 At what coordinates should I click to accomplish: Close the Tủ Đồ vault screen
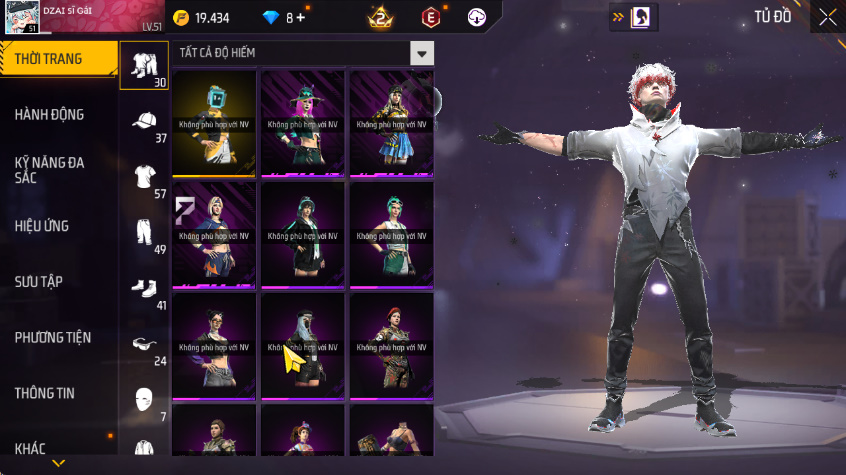click(828, 17)
